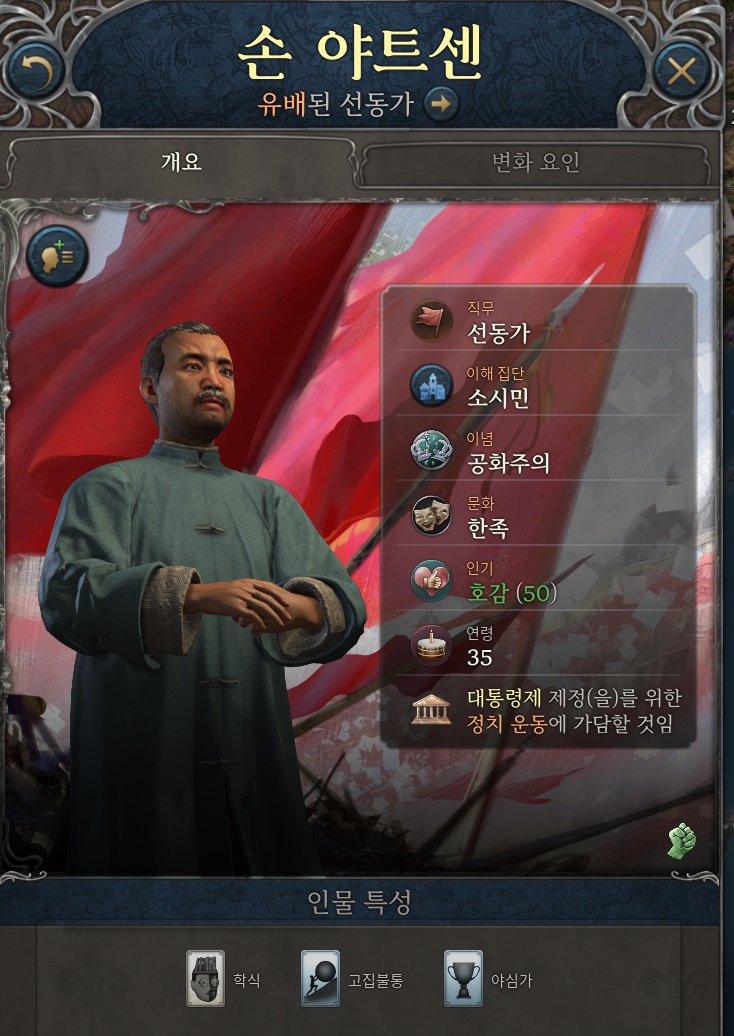734x1036 pixels.
Task: Select the 학식 trait icon
Action: coord(206,978)
